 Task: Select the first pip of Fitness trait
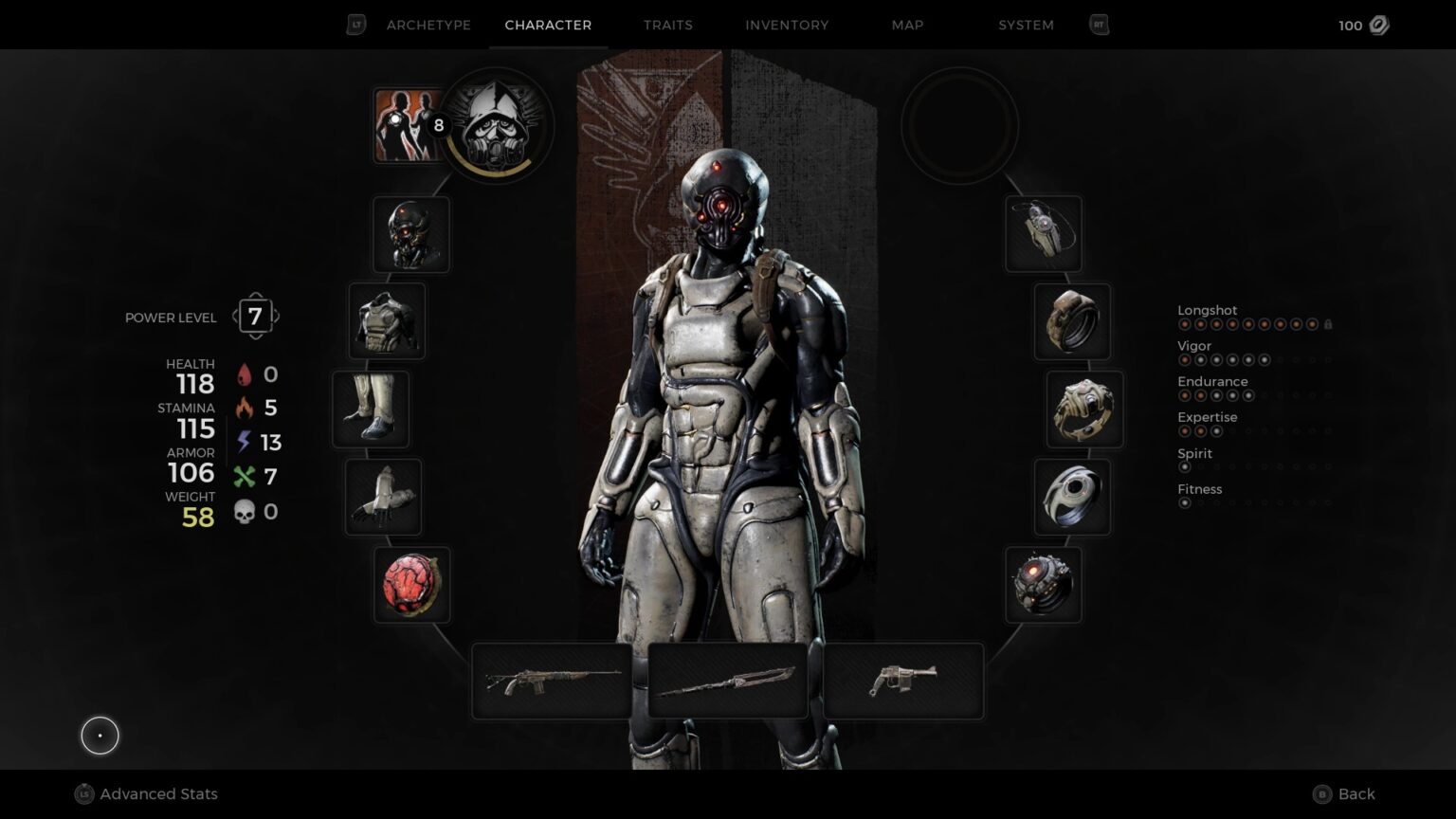point(1184,502)
